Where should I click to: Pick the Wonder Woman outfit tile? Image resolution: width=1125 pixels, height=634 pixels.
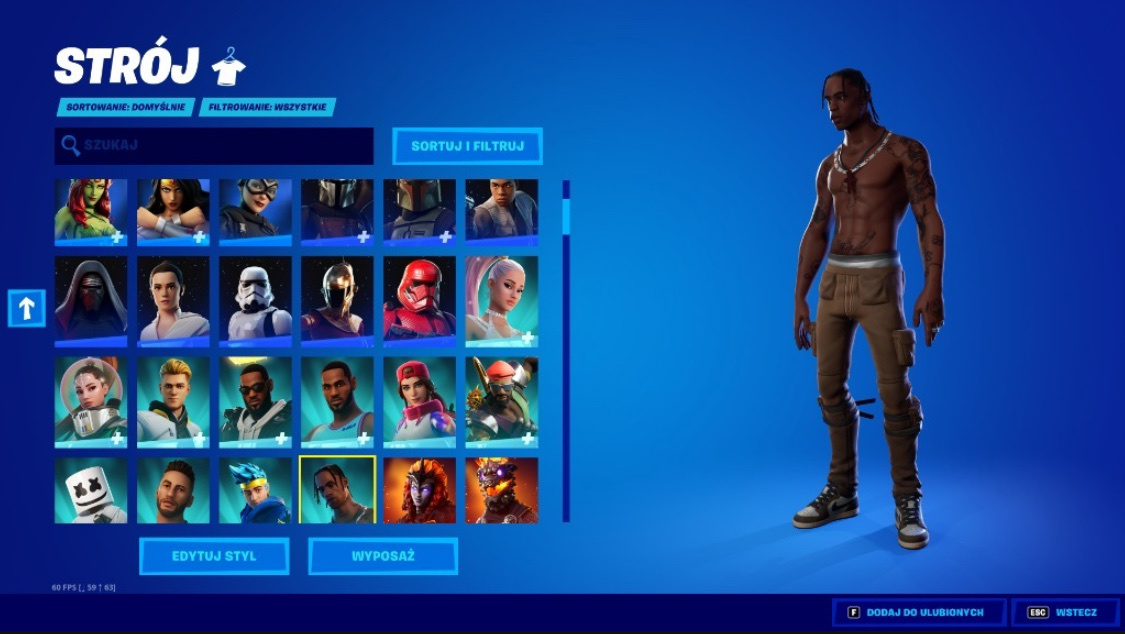tap(173, 211)
